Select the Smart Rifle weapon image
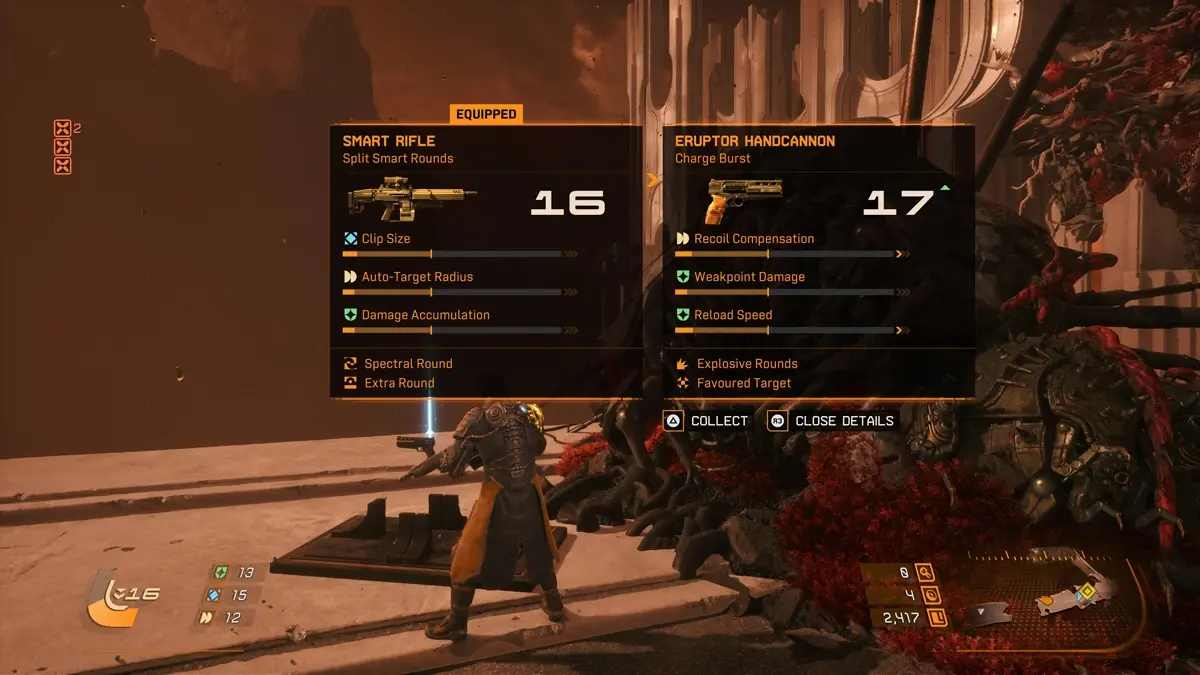 (411, 198)
